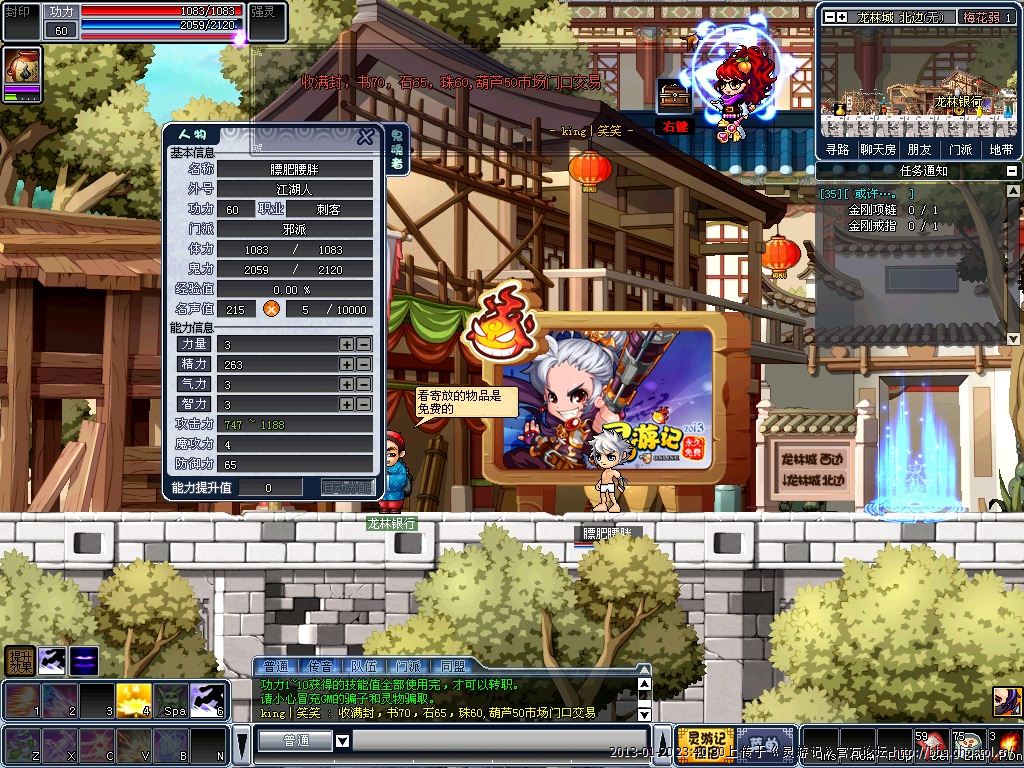The width and height of the screenshot is (1024, 768).
Task: Open the 聊天房 chat room
Action: (x=877, y=149)
